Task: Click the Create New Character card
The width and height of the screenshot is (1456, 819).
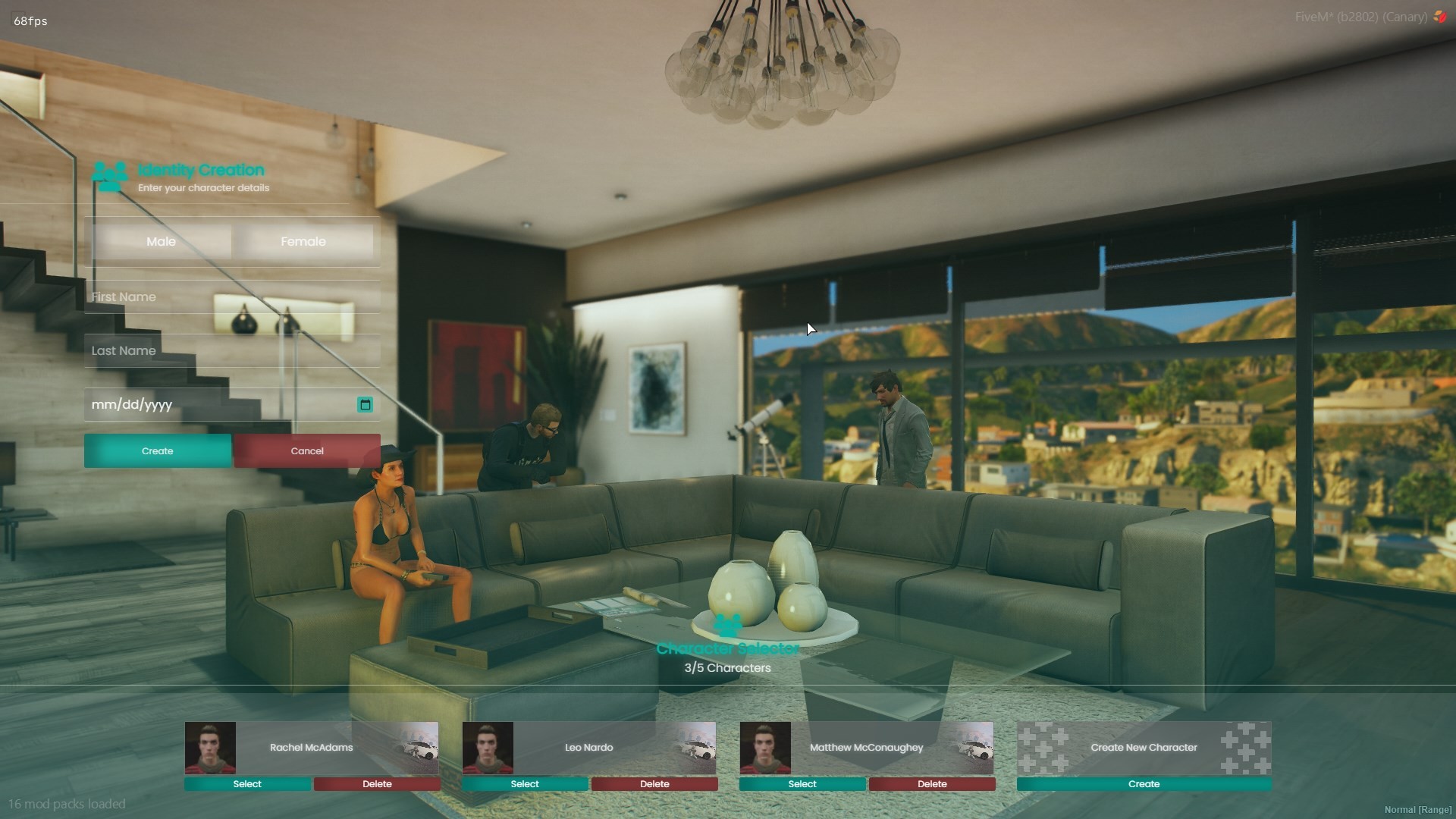Action: pyautogui.click(x=1144, y=748)
